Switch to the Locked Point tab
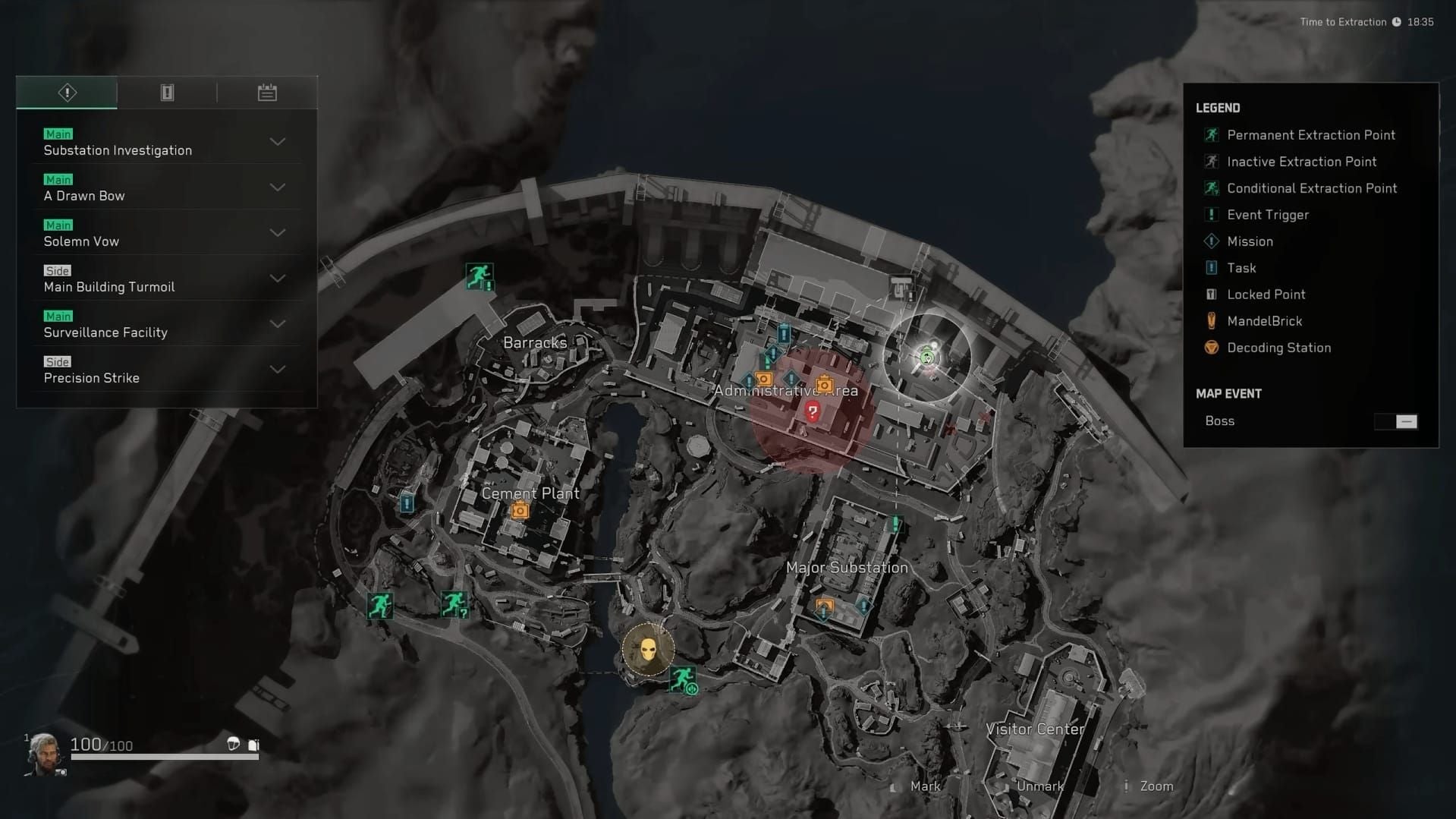1456x819 pixels. 167,92
